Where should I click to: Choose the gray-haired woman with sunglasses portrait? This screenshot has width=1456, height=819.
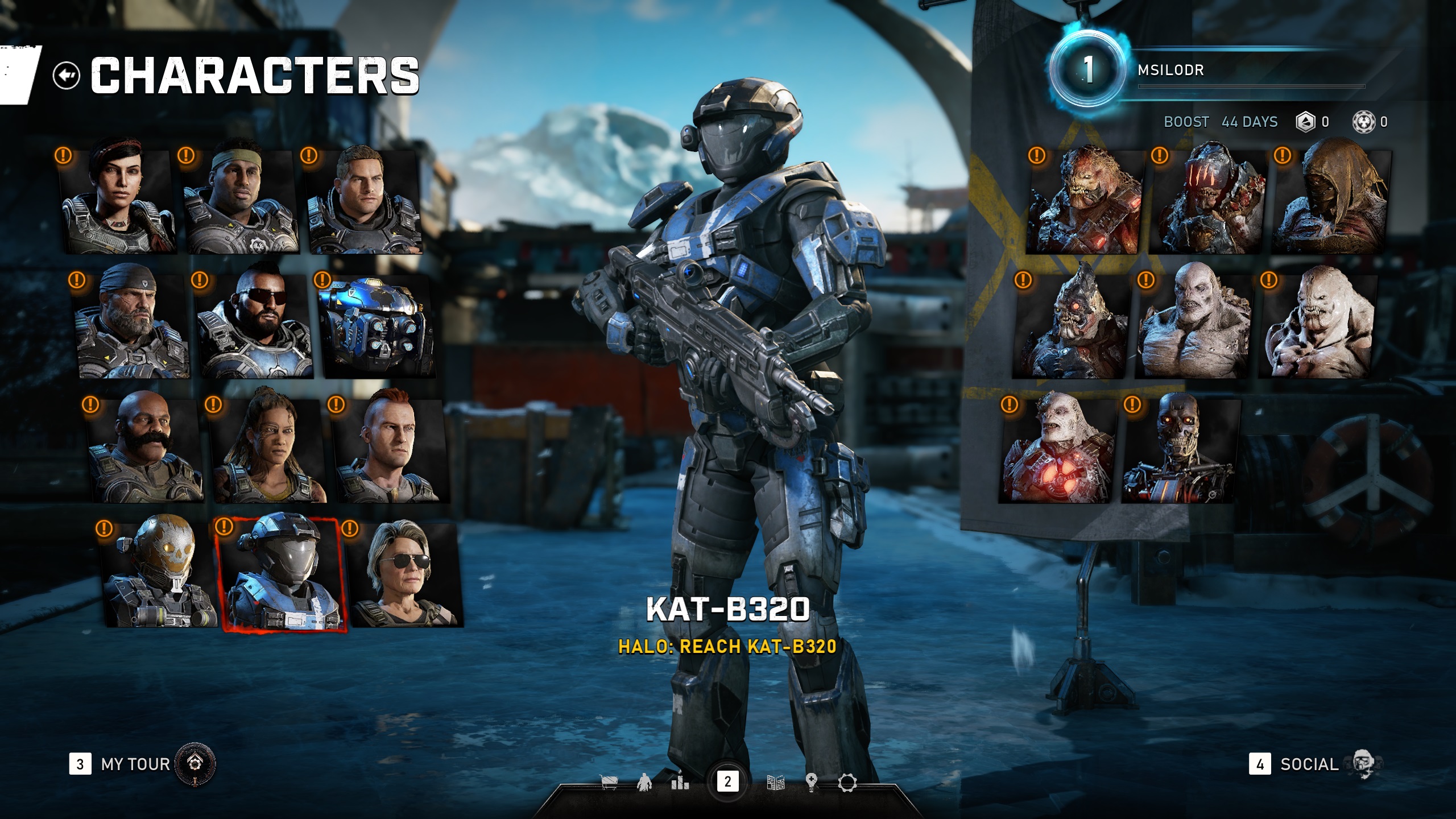[404, 574]
